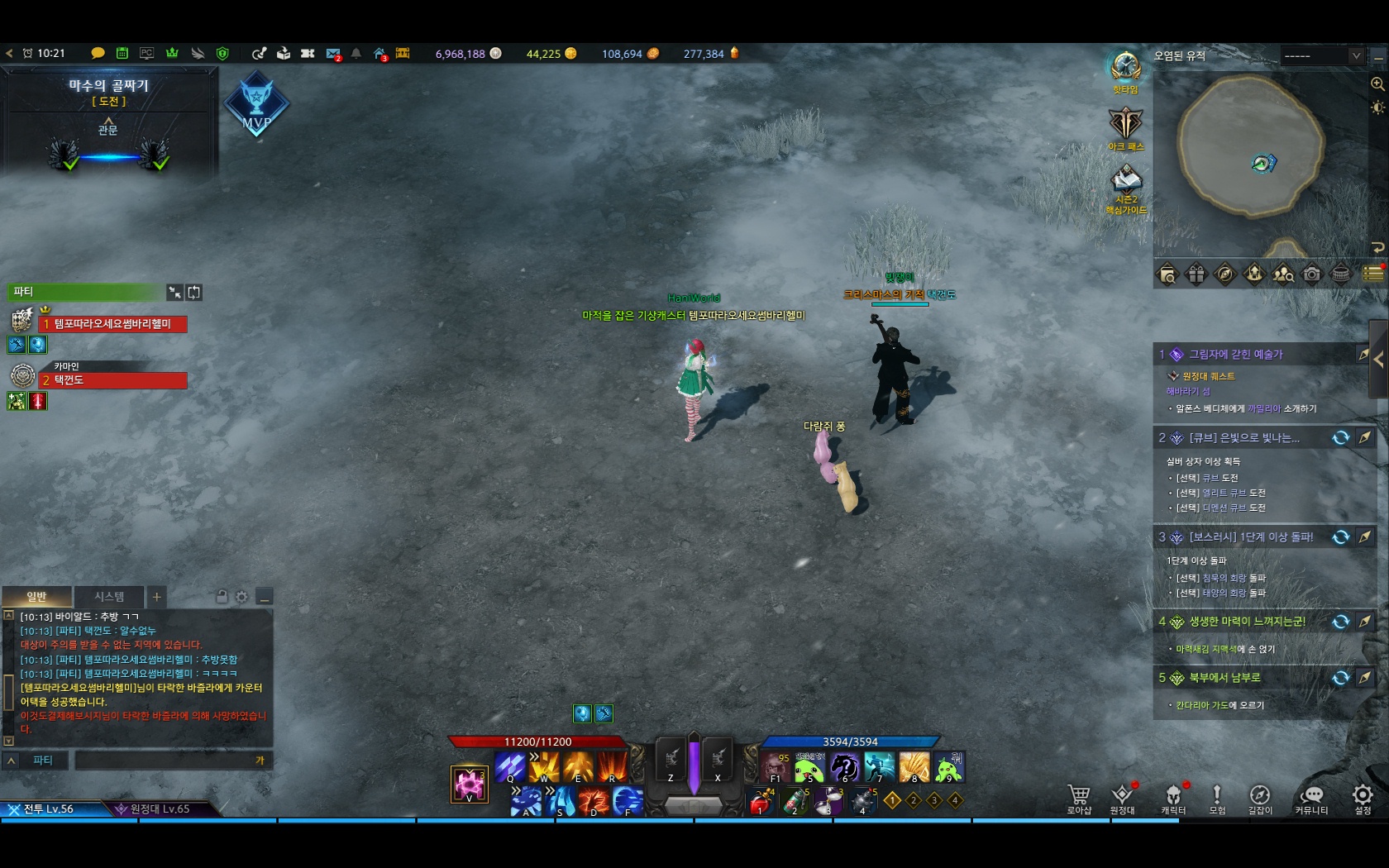
Task: Click the chat message input field
Action: [x=165, y=761]
